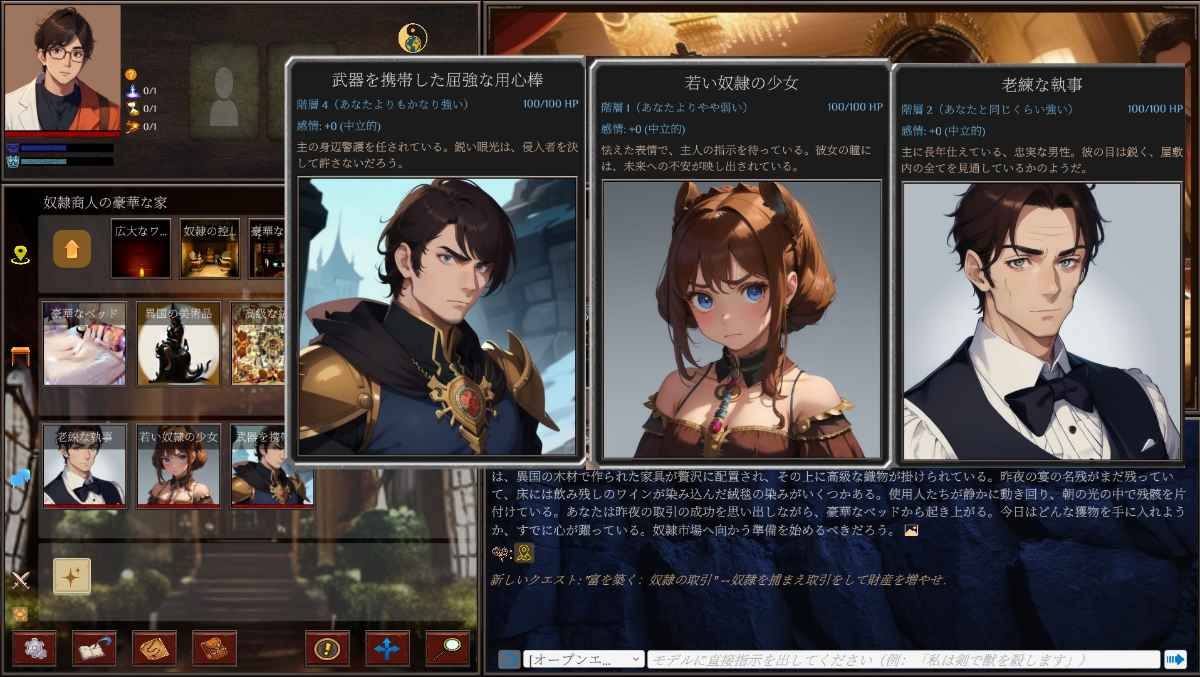Submit with the blue arrow send button

click(x=1174, y=659)
